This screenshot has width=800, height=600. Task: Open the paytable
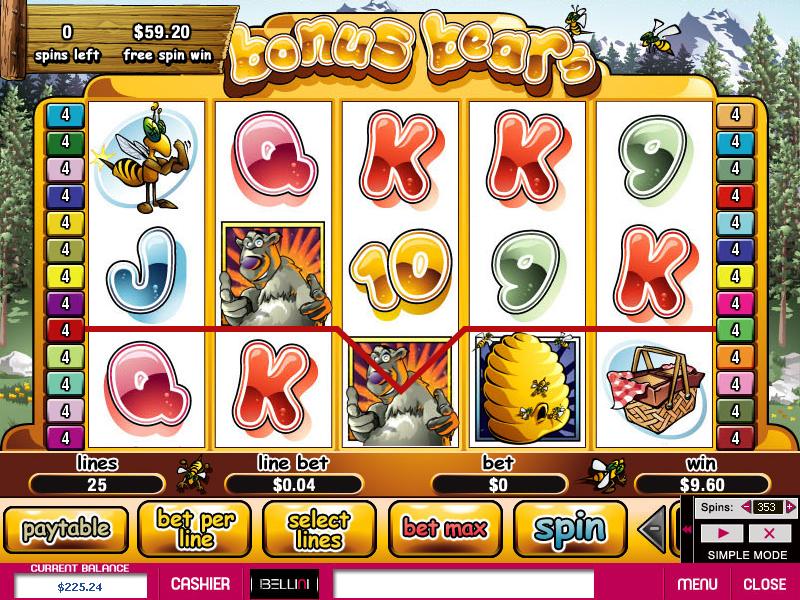coord(67,528)
